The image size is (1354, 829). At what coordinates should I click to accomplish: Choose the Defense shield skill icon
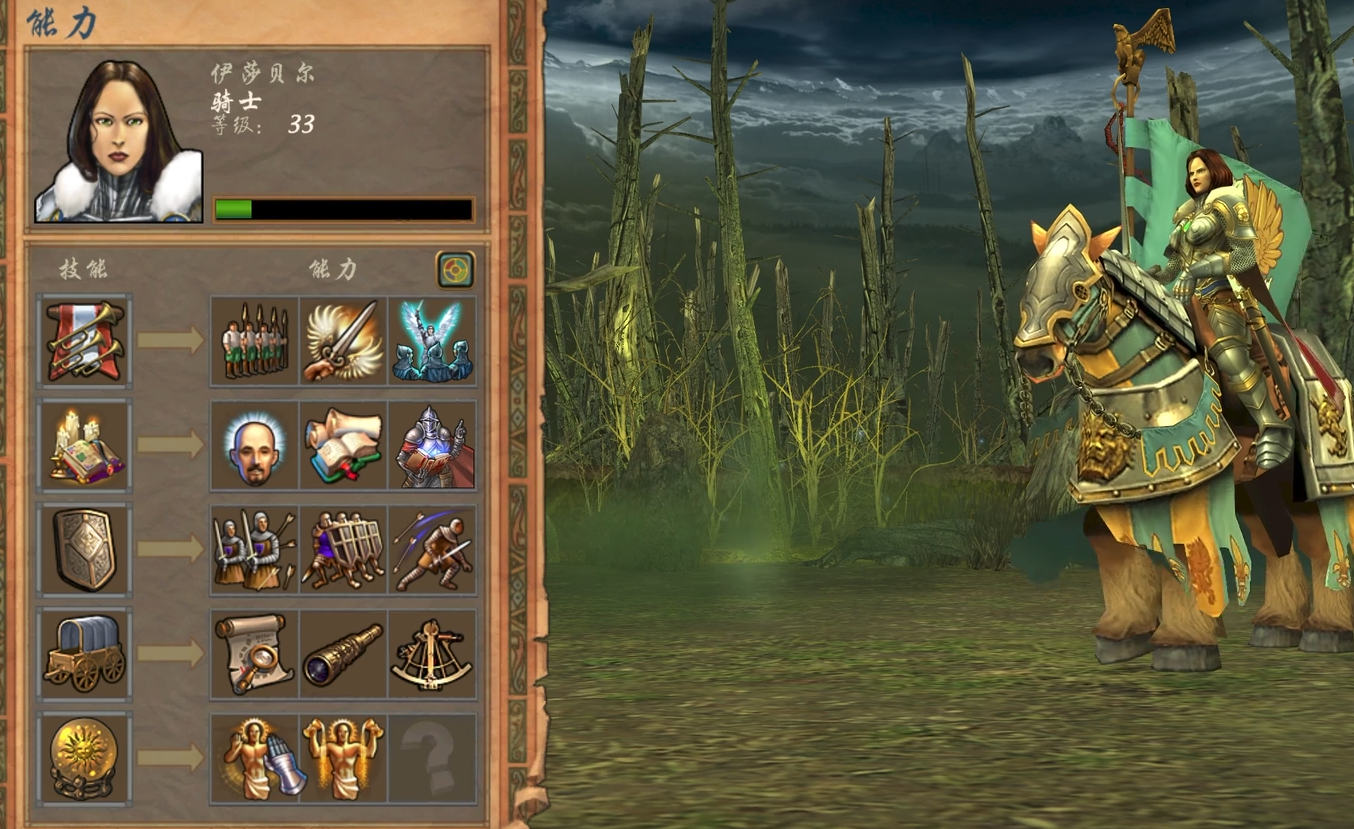(84, 549)
